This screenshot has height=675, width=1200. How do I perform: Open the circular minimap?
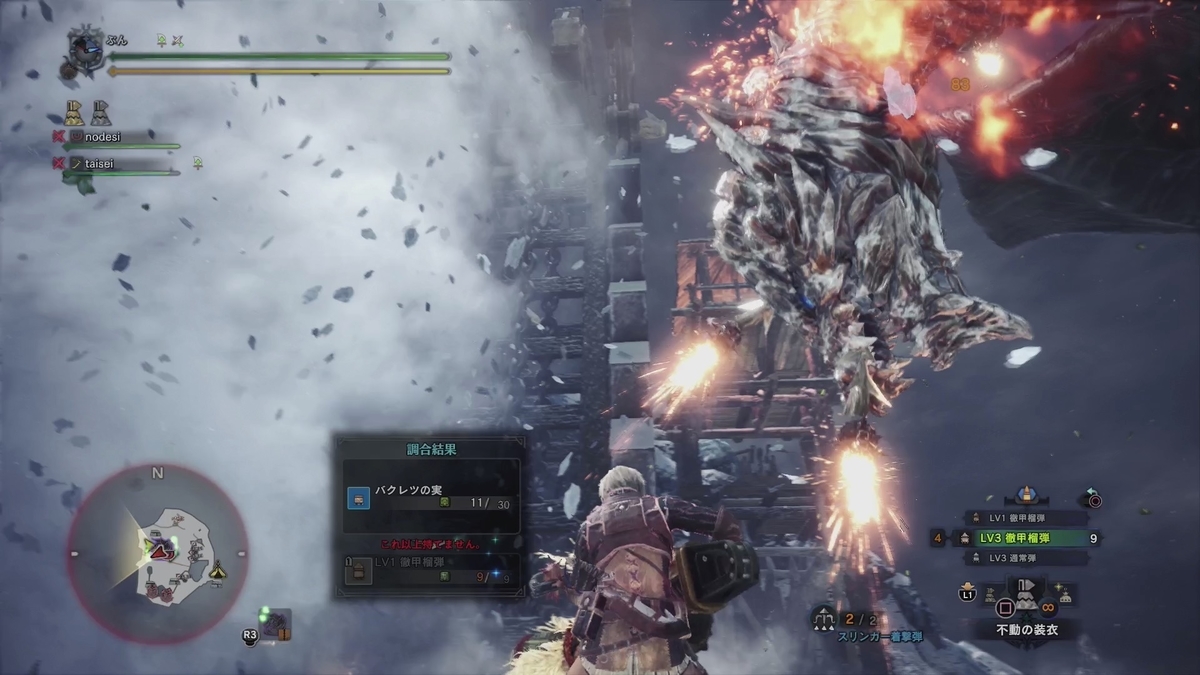(x=158, y=553)
